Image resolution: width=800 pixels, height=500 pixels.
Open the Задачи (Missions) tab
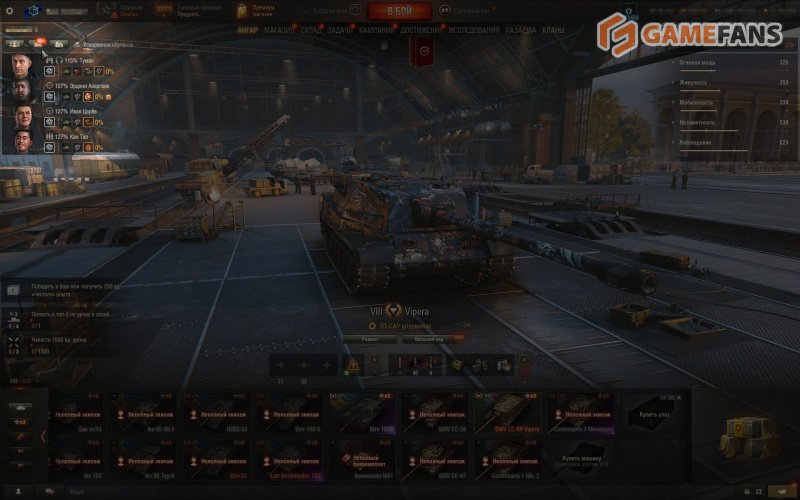pyautogui.click(x=340, y=31)
